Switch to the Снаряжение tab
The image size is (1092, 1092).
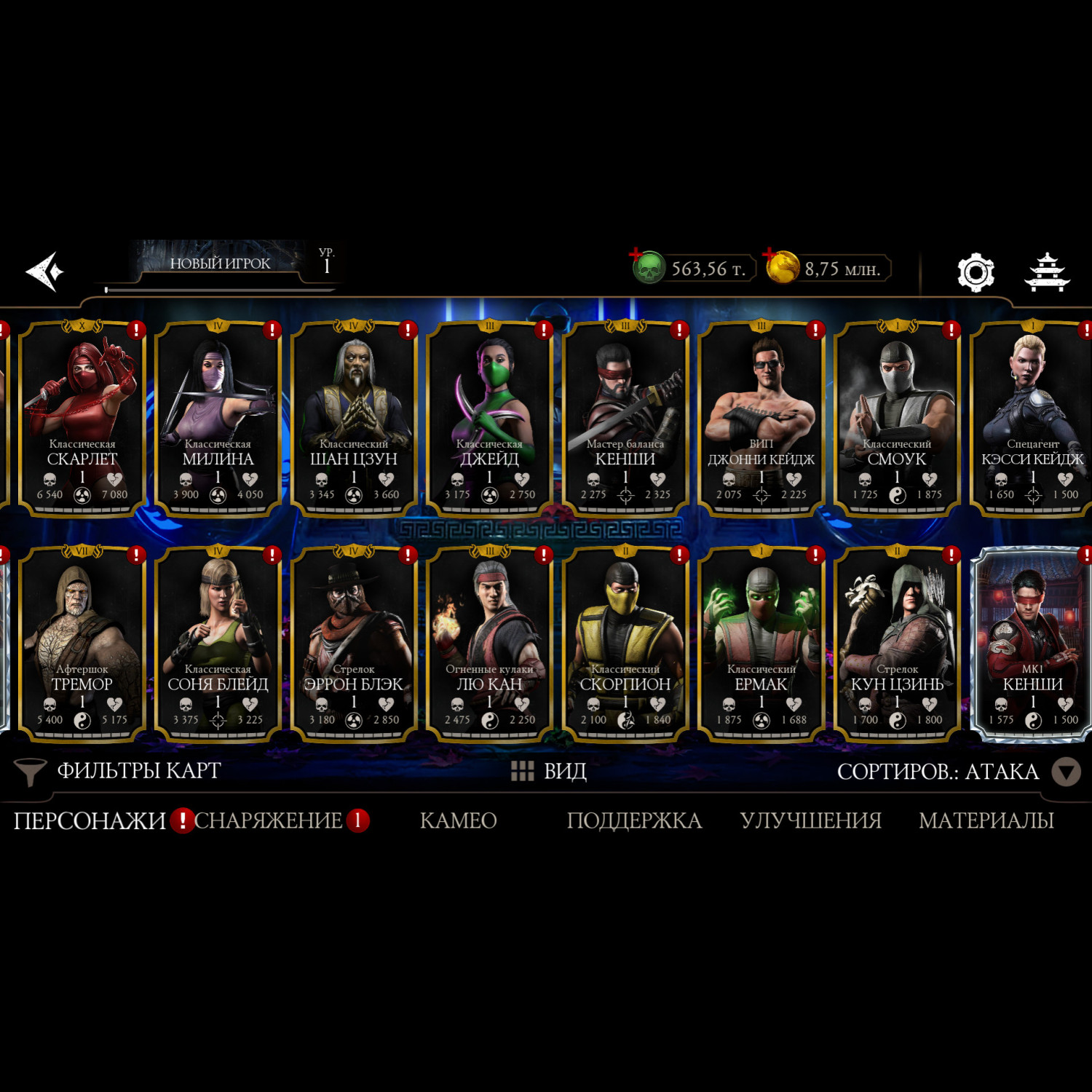click(x=269, y=820)
